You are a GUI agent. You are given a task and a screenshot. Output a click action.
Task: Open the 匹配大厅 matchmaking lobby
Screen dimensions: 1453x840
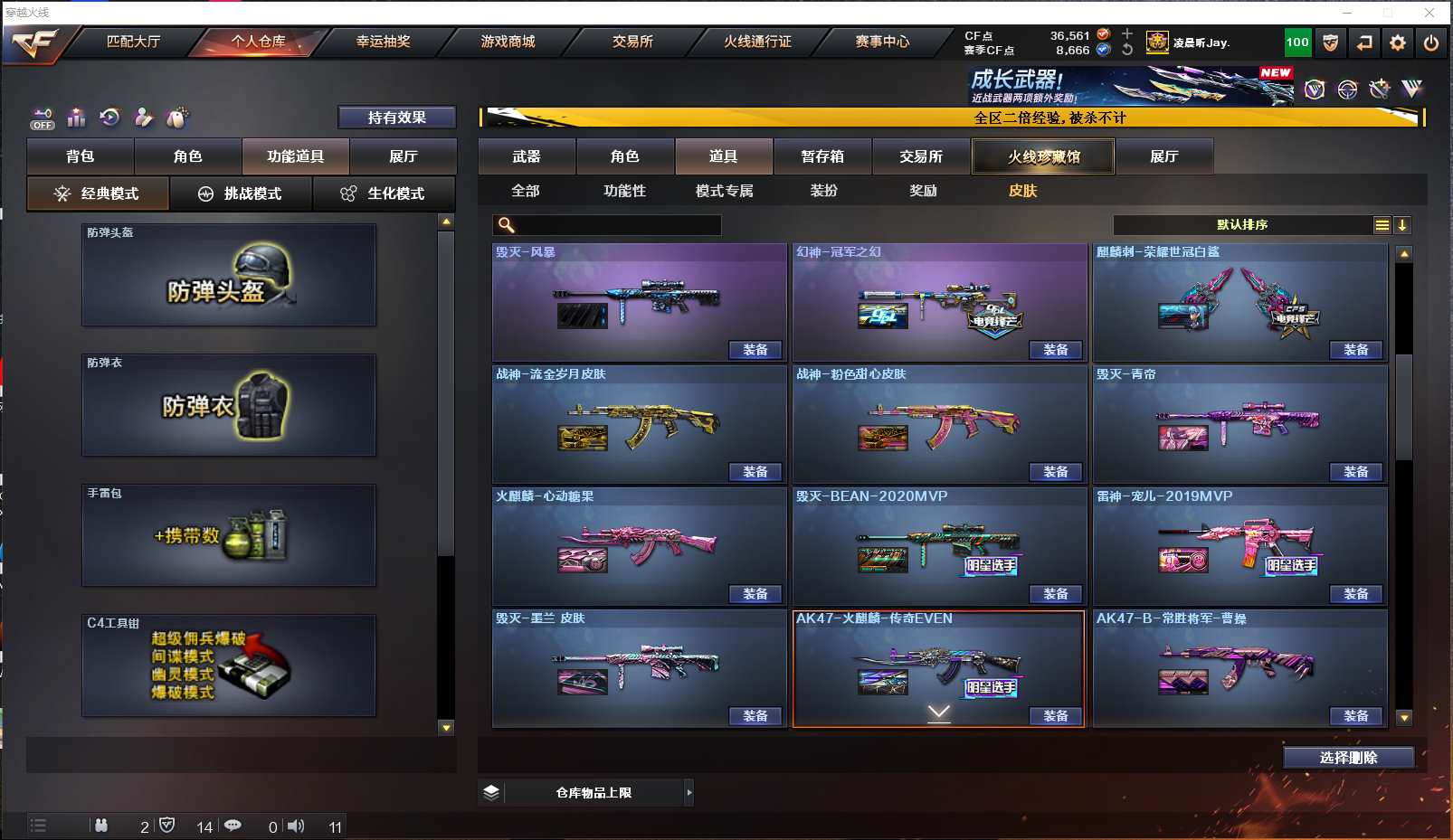[x=133, y=42]
